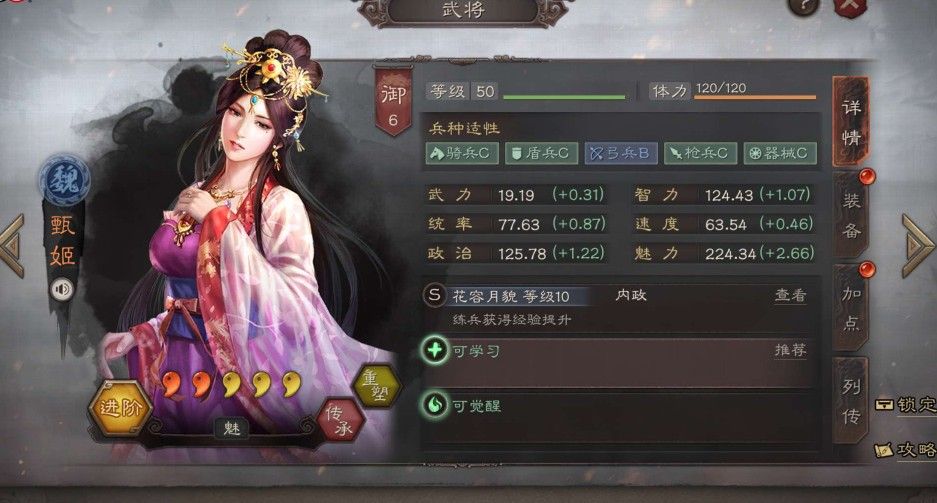Go to the previous general arrow

pos(12,245)
